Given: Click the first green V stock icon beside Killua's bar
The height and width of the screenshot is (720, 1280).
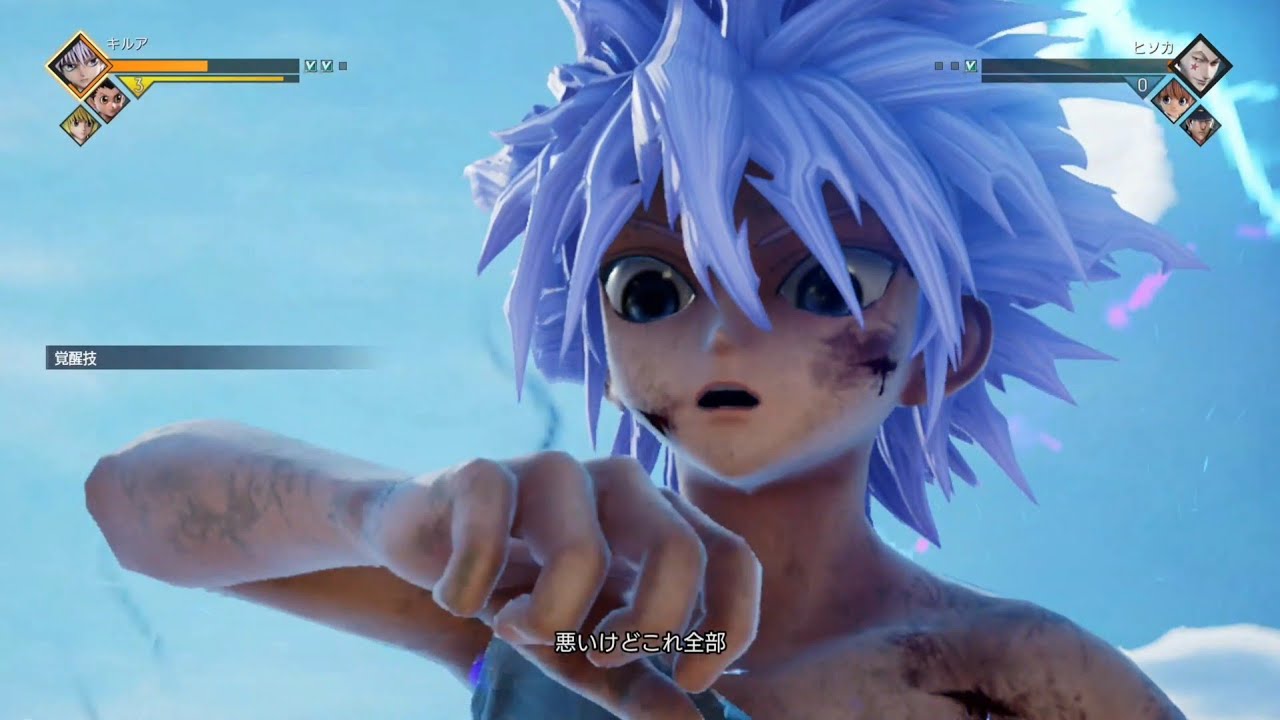Looking at the screenshot, I should point(311,65).
